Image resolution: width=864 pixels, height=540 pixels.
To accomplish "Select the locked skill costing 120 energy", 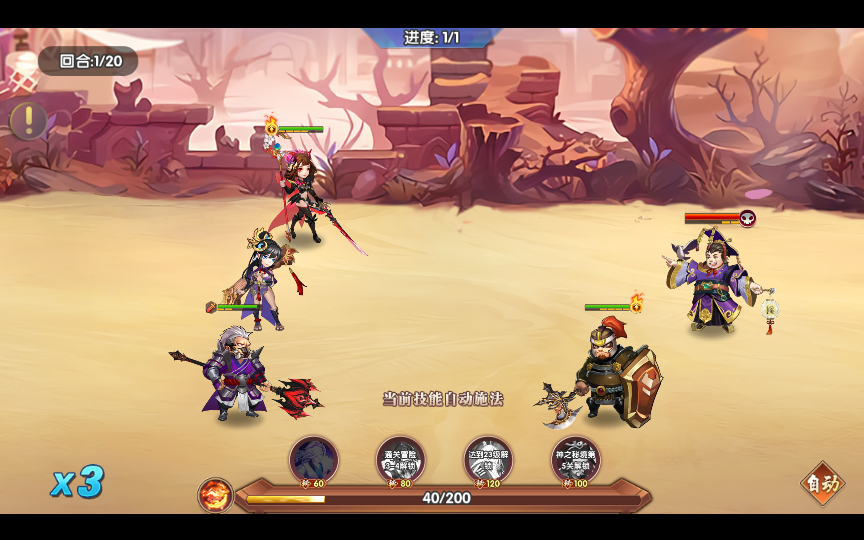I will (488, 460).
